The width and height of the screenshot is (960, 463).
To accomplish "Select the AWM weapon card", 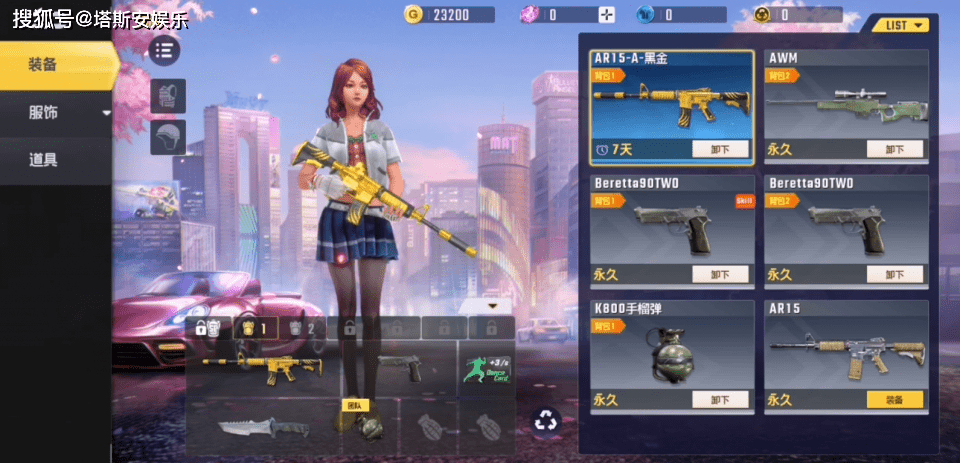I will [846, 100].
